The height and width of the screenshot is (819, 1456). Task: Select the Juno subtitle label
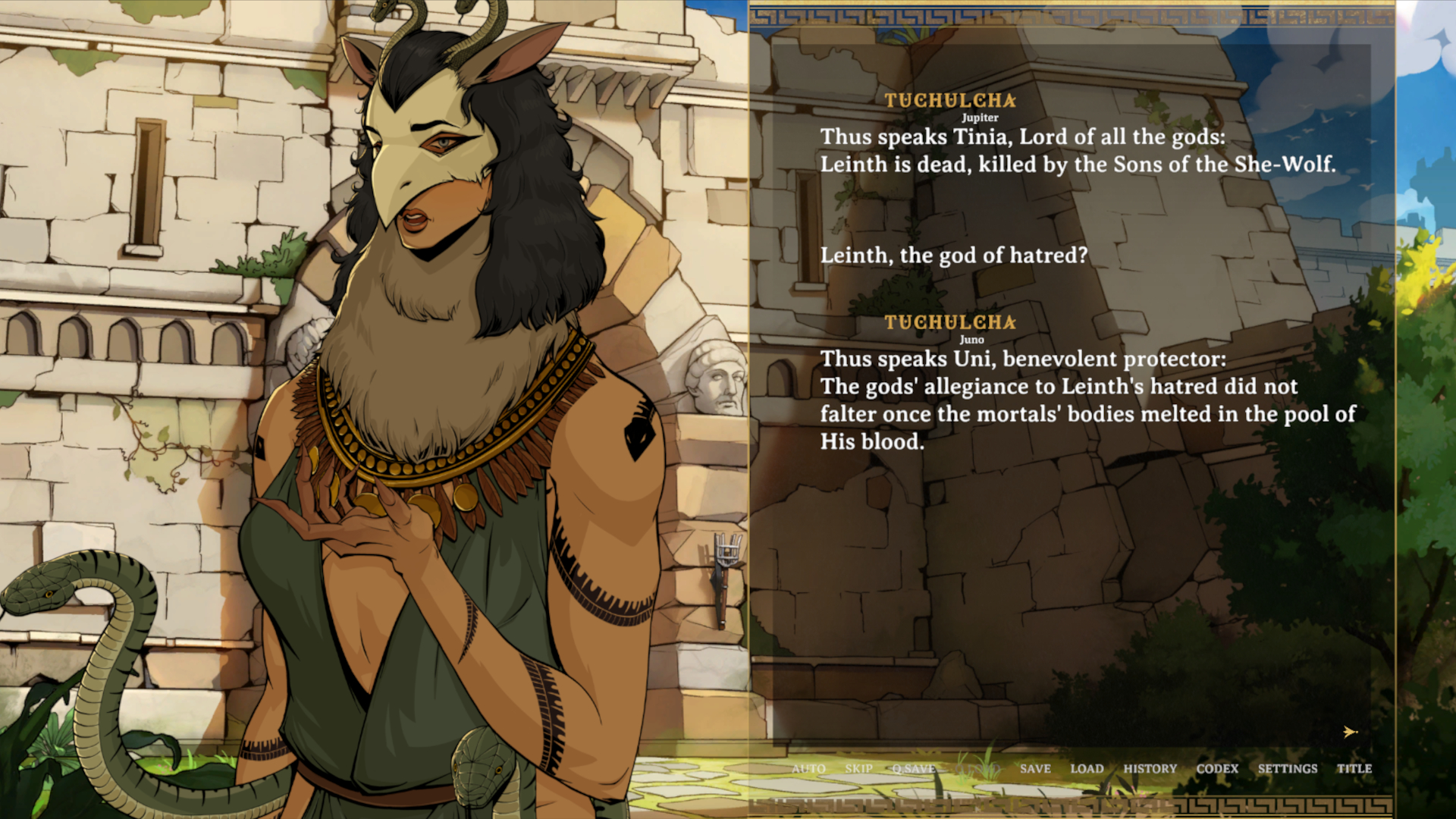971,340
